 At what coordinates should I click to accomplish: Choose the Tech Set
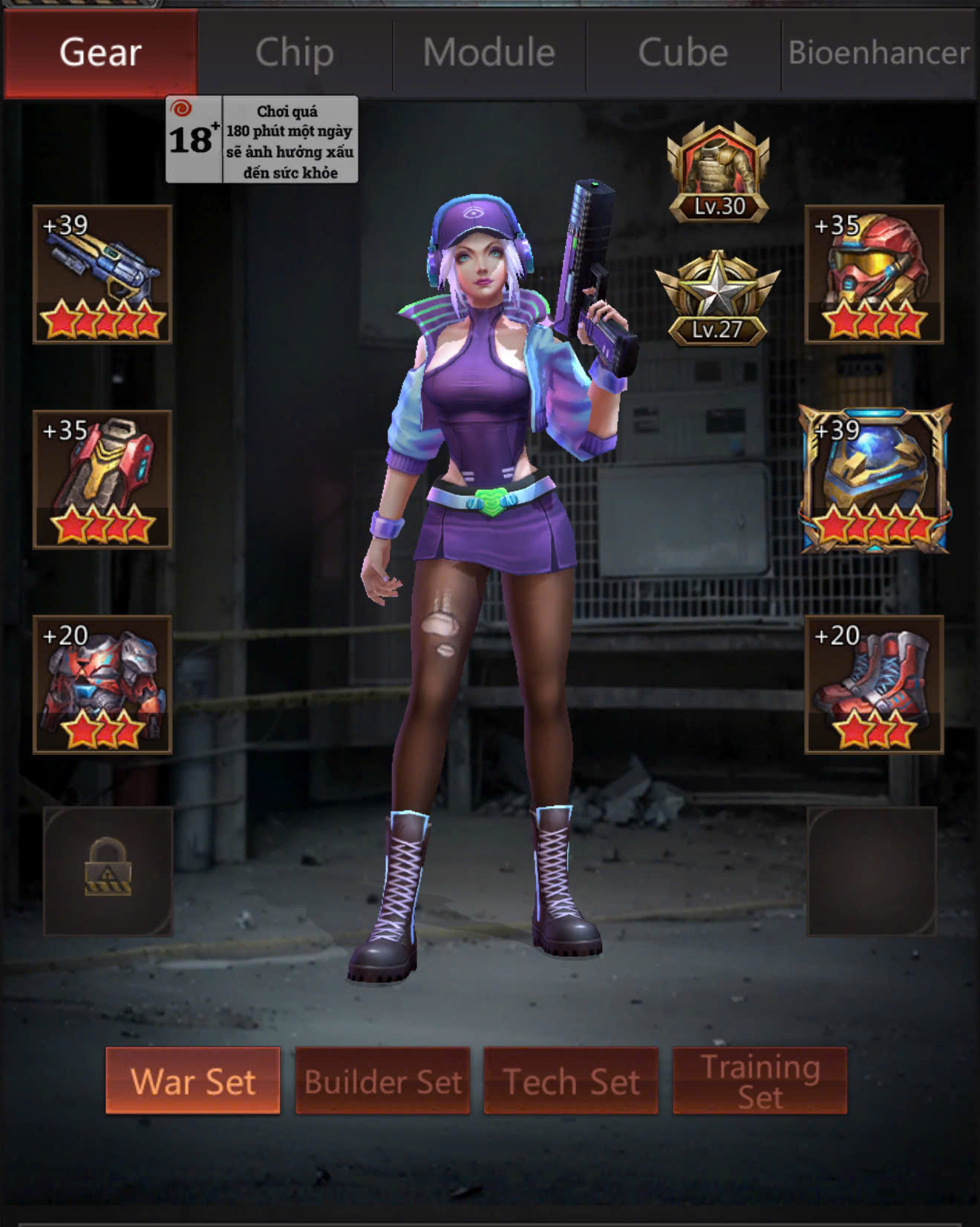[x=571, y=1081]
